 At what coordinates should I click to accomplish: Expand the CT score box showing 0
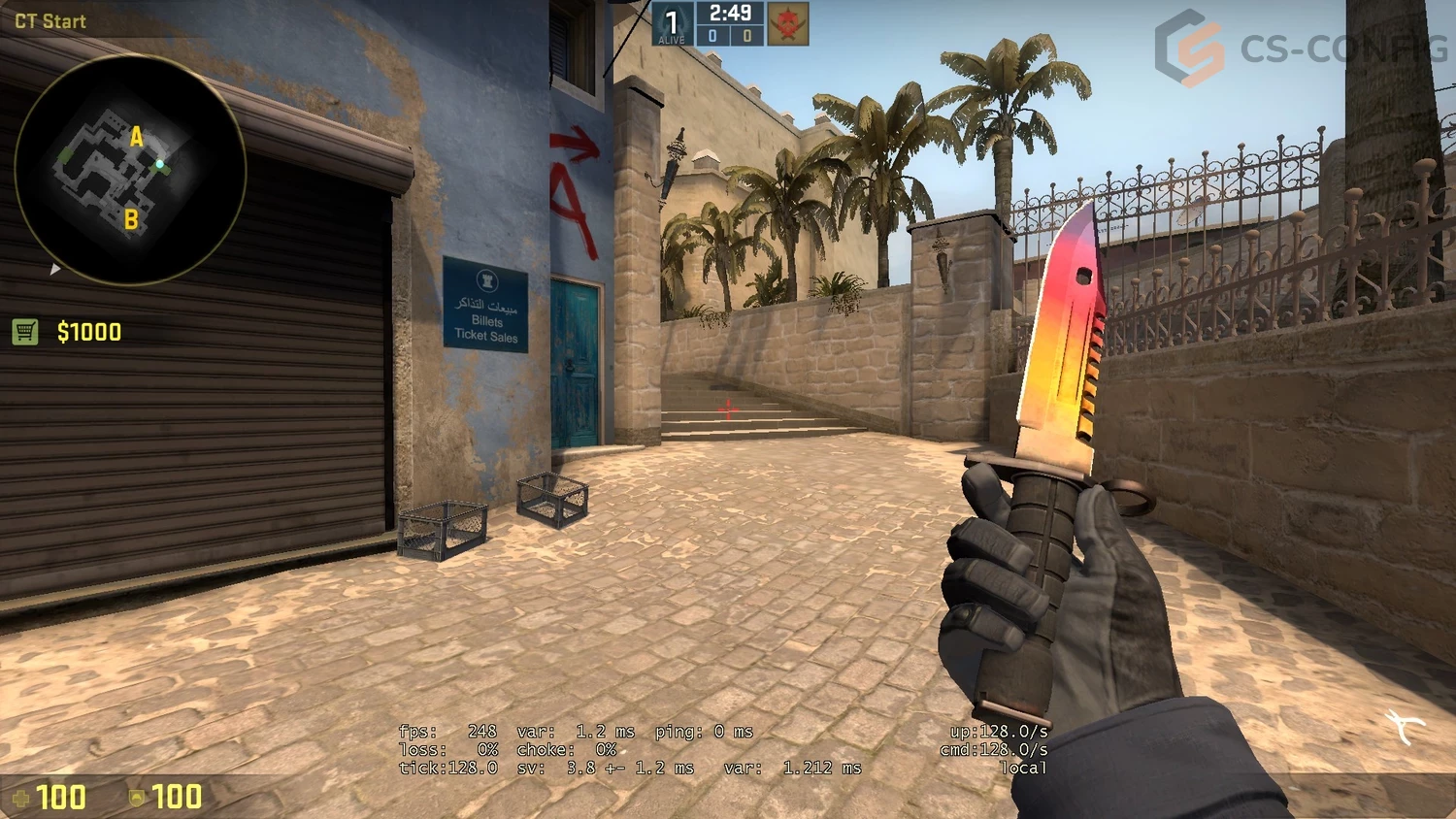point(711,34)
